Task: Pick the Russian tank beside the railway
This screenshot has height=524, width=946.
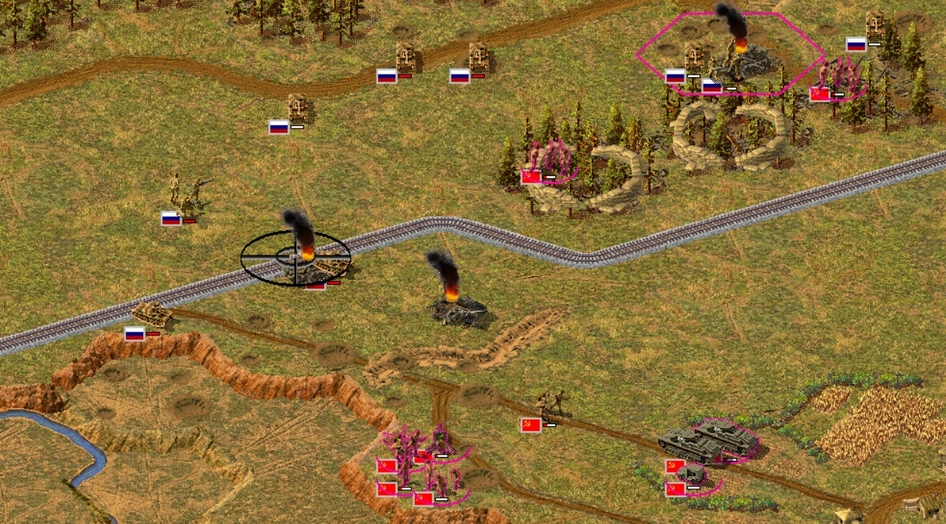Action: click(x=153, y=314)
